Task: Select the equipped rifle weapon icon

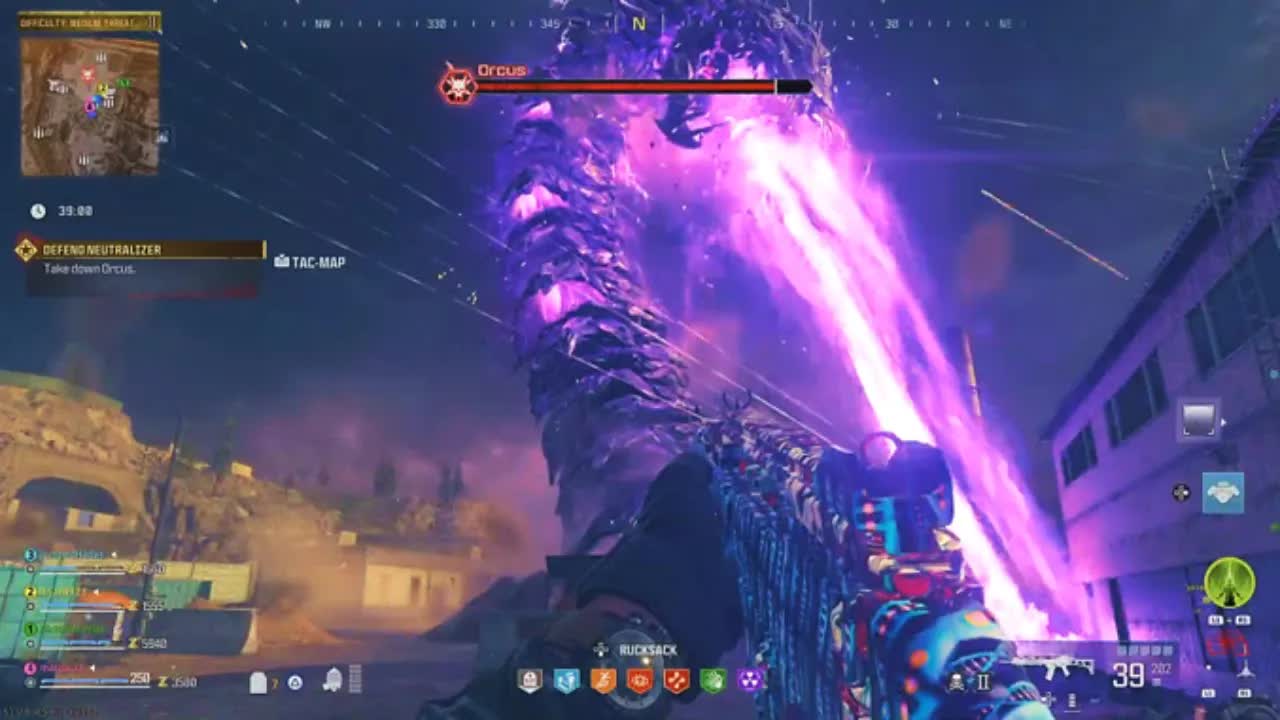Action: 1040,668
